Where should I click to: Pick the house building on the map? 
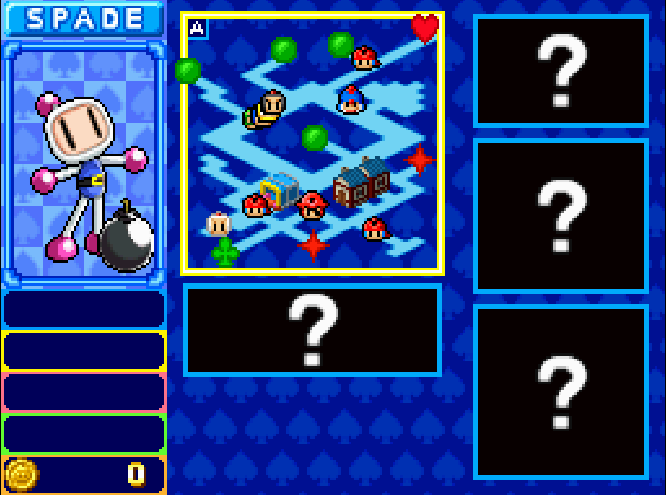pos(361,182)
